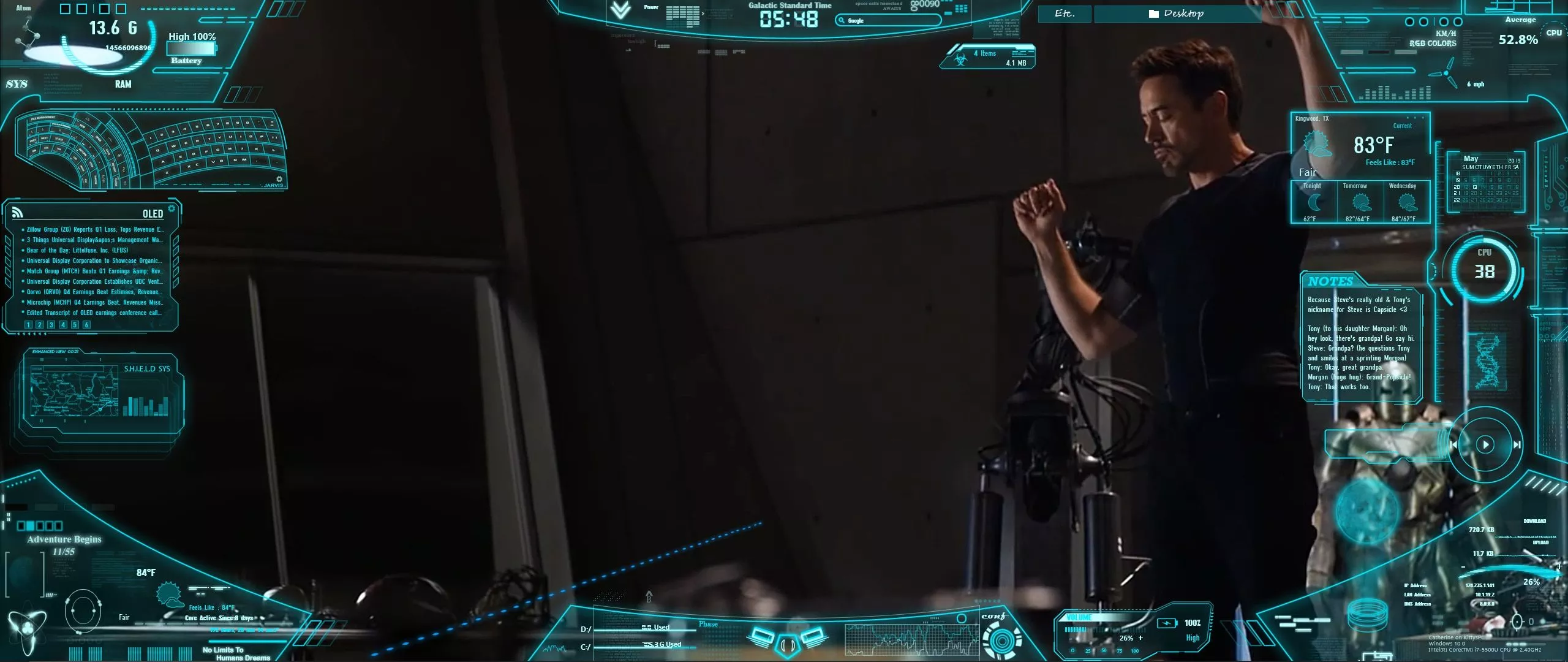Set the volume to 50 preset

1104,651
